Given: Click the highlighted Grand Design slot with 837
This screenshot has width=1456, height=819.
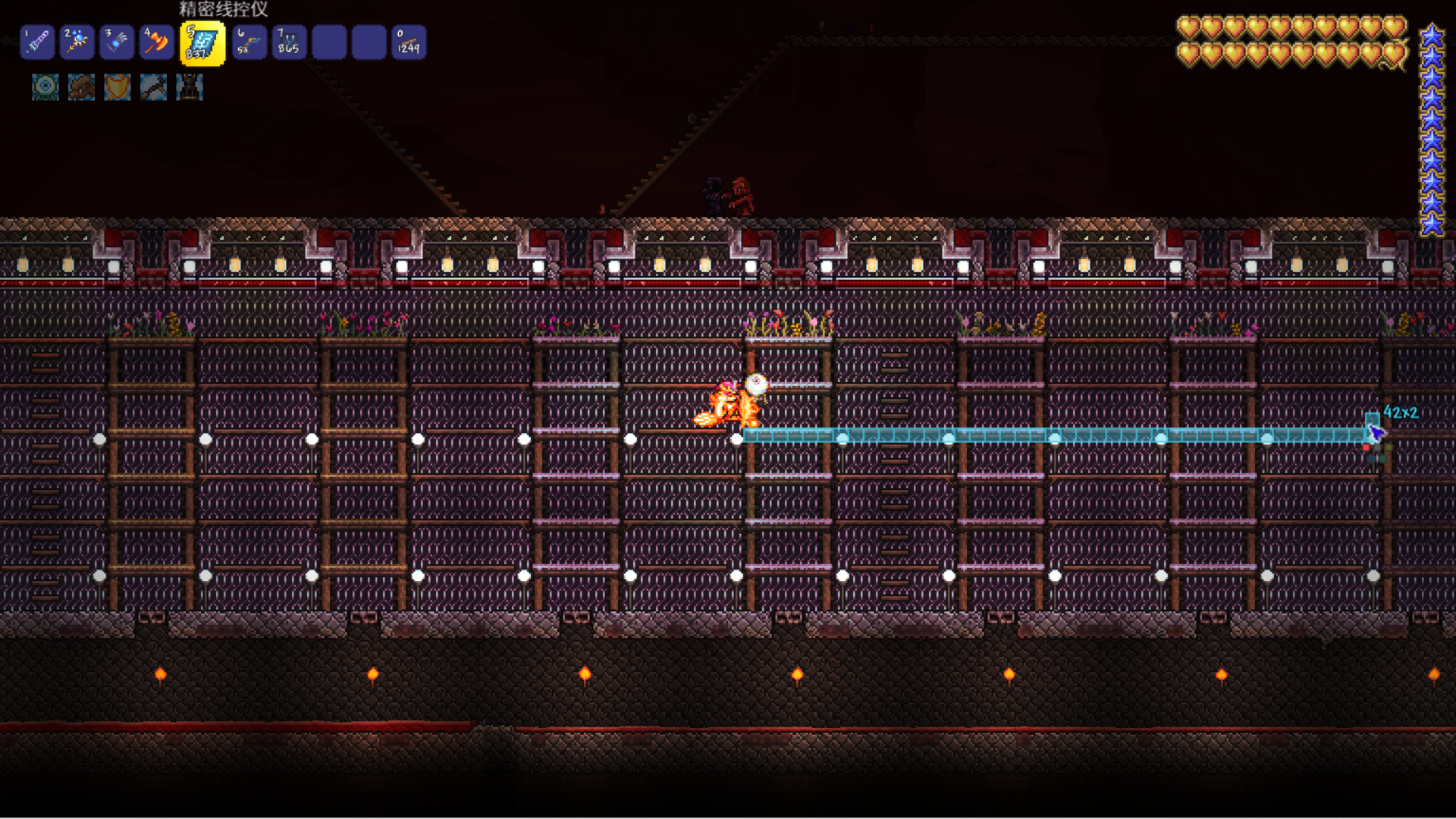Looking at the screenshot, I should point(202,43).
